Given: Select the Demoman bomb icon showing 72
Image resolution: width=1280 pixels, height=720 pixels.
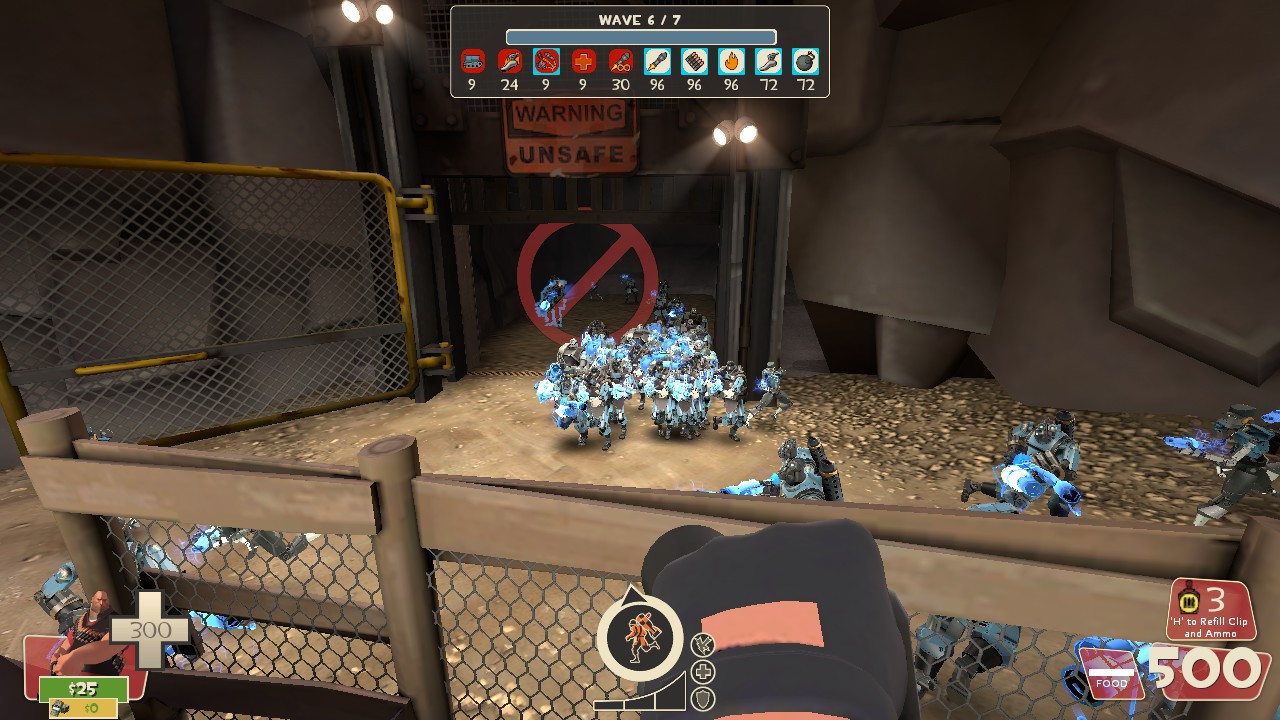Looking at the screenshot, I should (806, 62).
